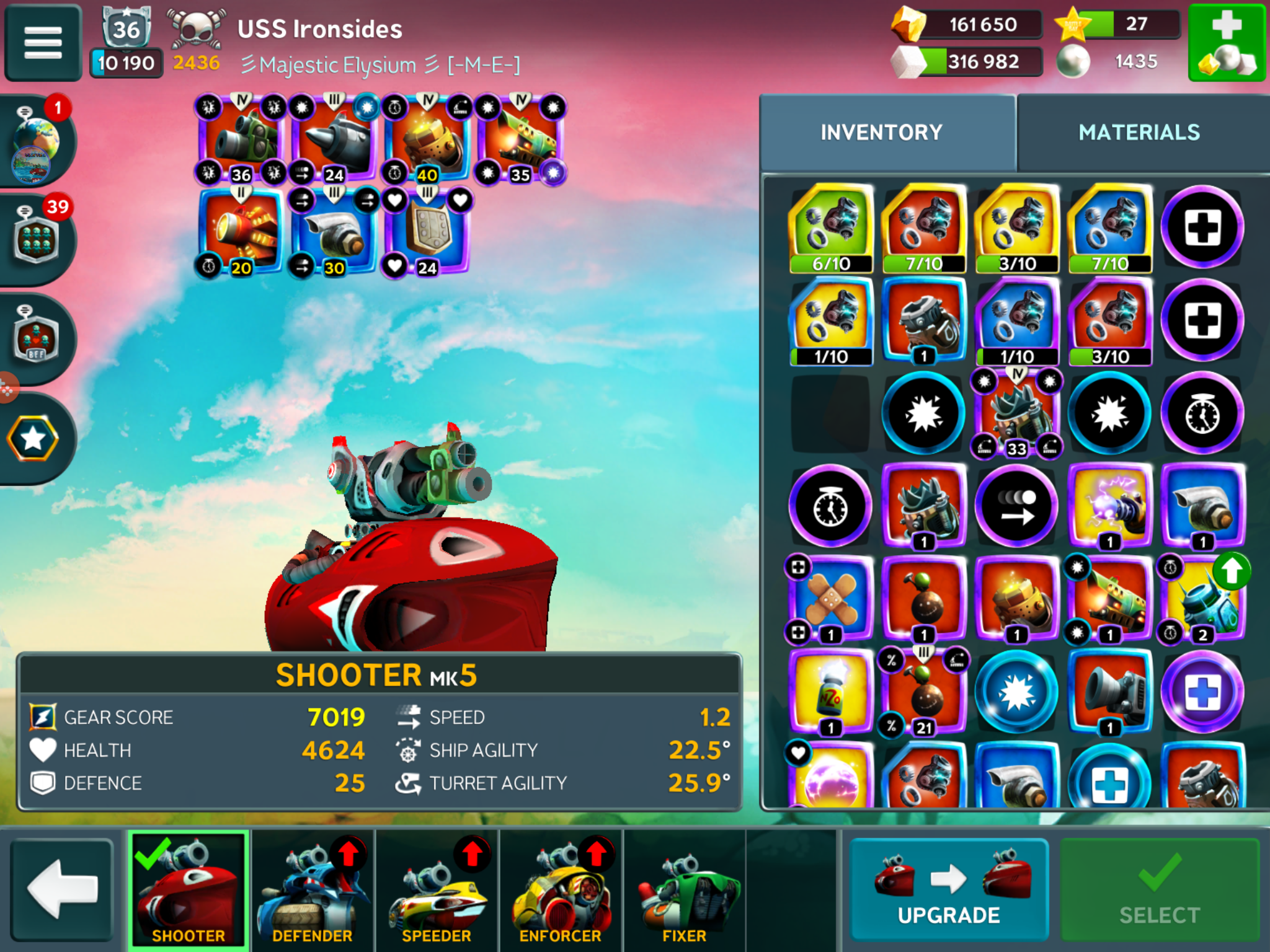Select the Fixer ship

pos(685,889)
